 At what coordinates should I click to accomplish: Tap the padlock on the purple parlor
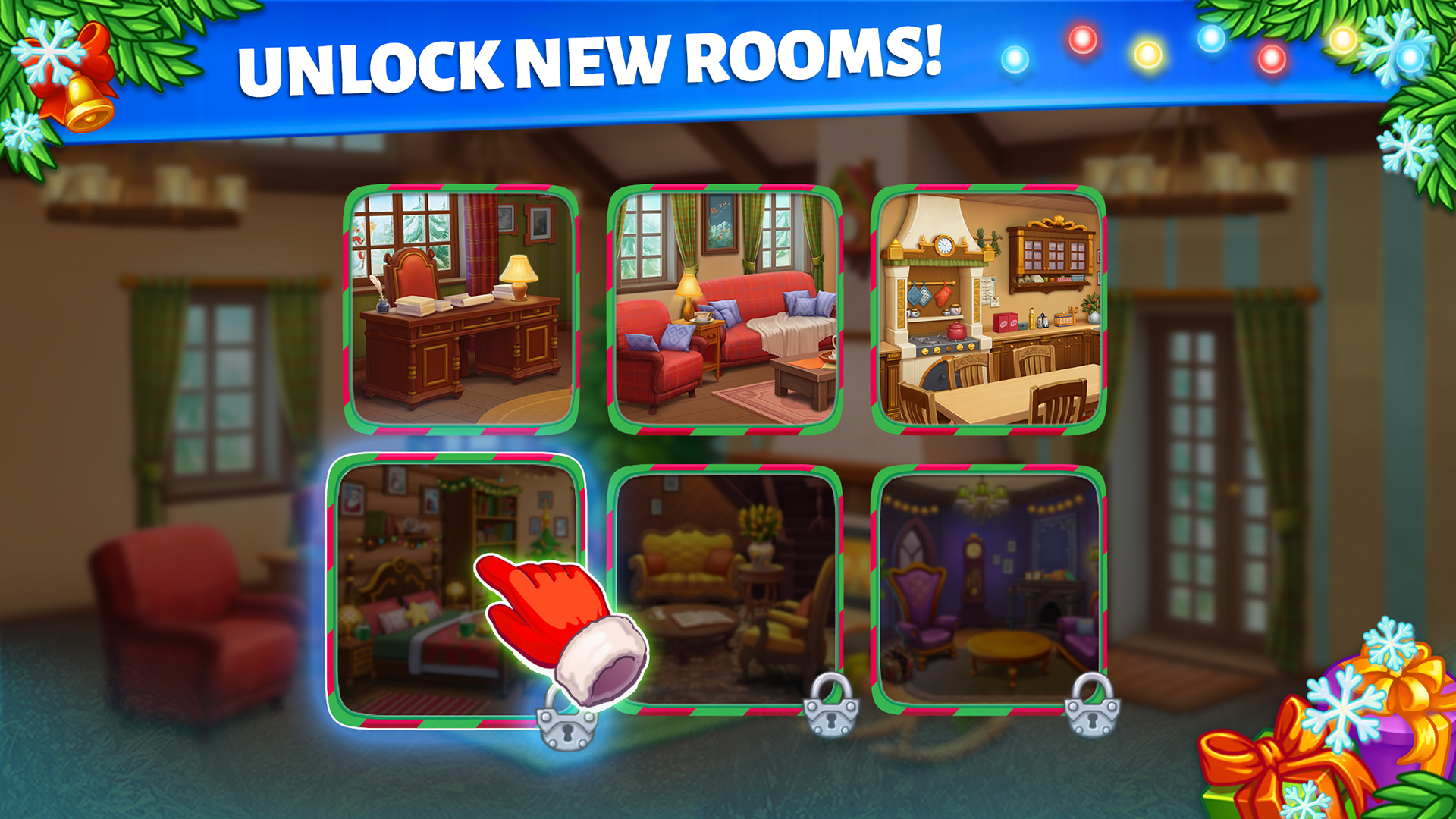[1092, 711]
